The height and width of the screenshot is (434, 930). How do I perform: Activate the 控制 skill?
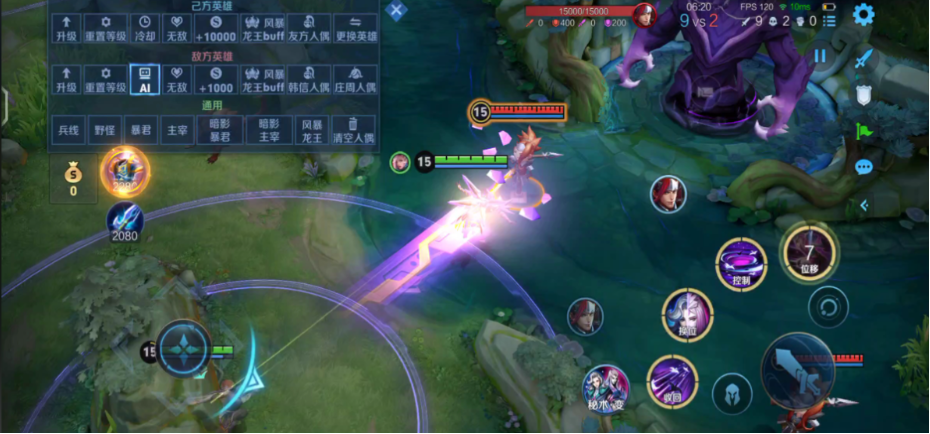(x=741, y=264)
